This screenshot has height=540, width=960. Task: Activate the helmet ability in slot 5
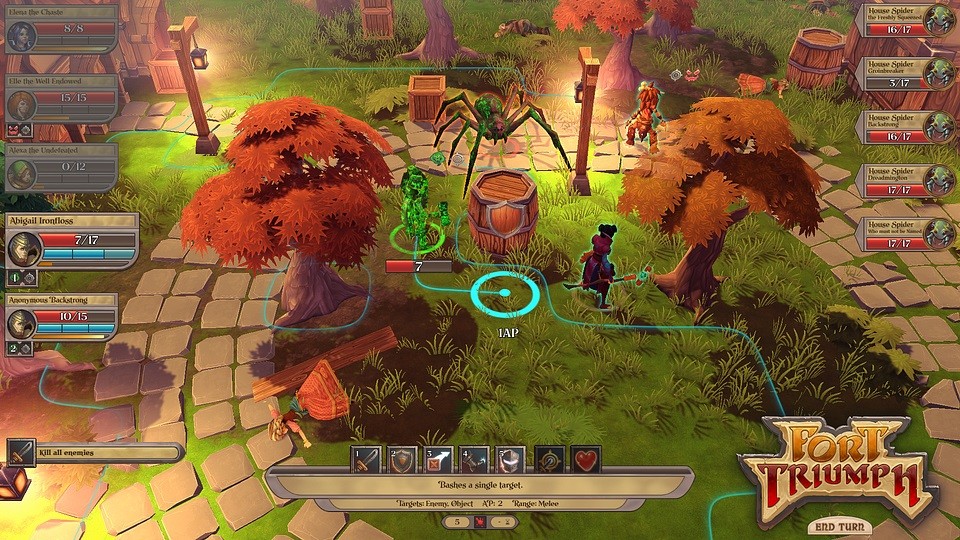pyautogui.click(x=510, y=460)
